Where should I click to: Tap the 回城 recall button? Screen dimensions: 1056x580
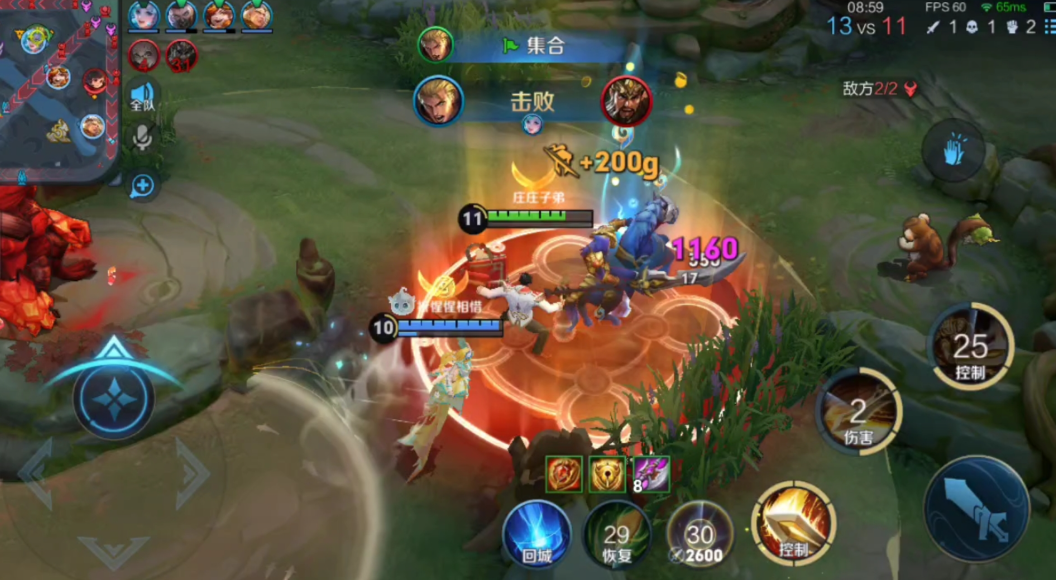(x=537, y=532)
